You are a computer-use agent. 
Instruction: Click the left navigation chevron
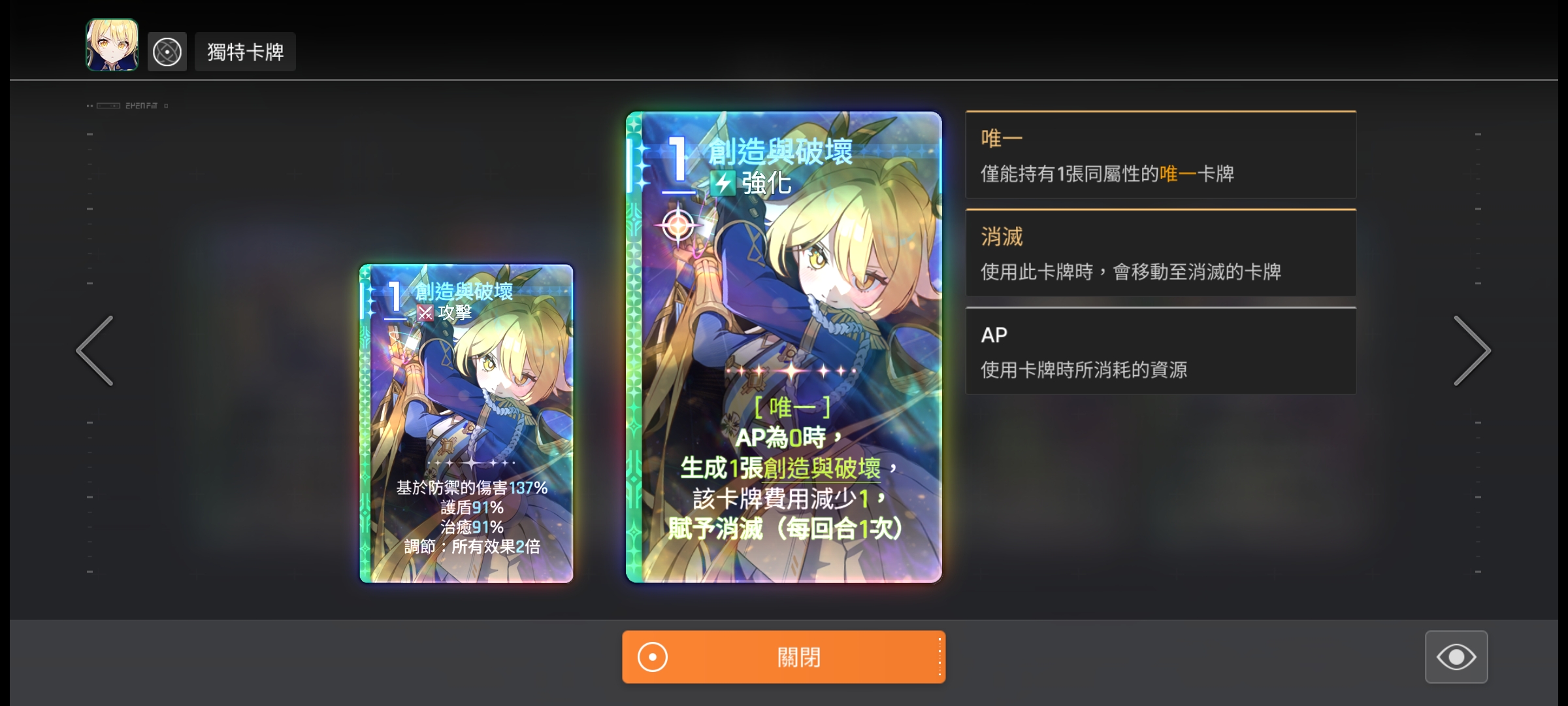pyautogui.click(x=94, y=351)
